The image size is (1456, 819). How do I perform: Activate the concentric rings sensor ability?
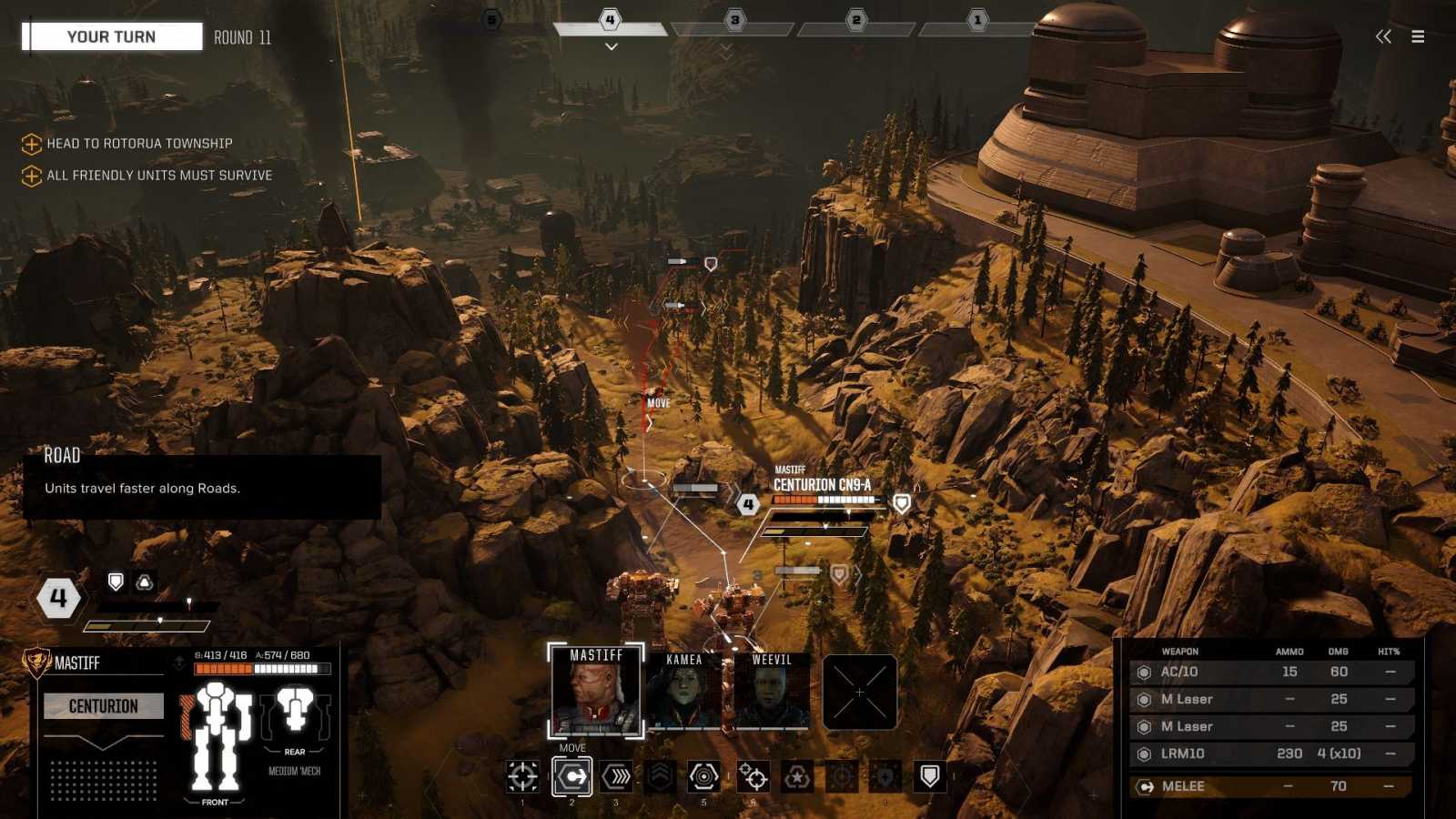703,776
